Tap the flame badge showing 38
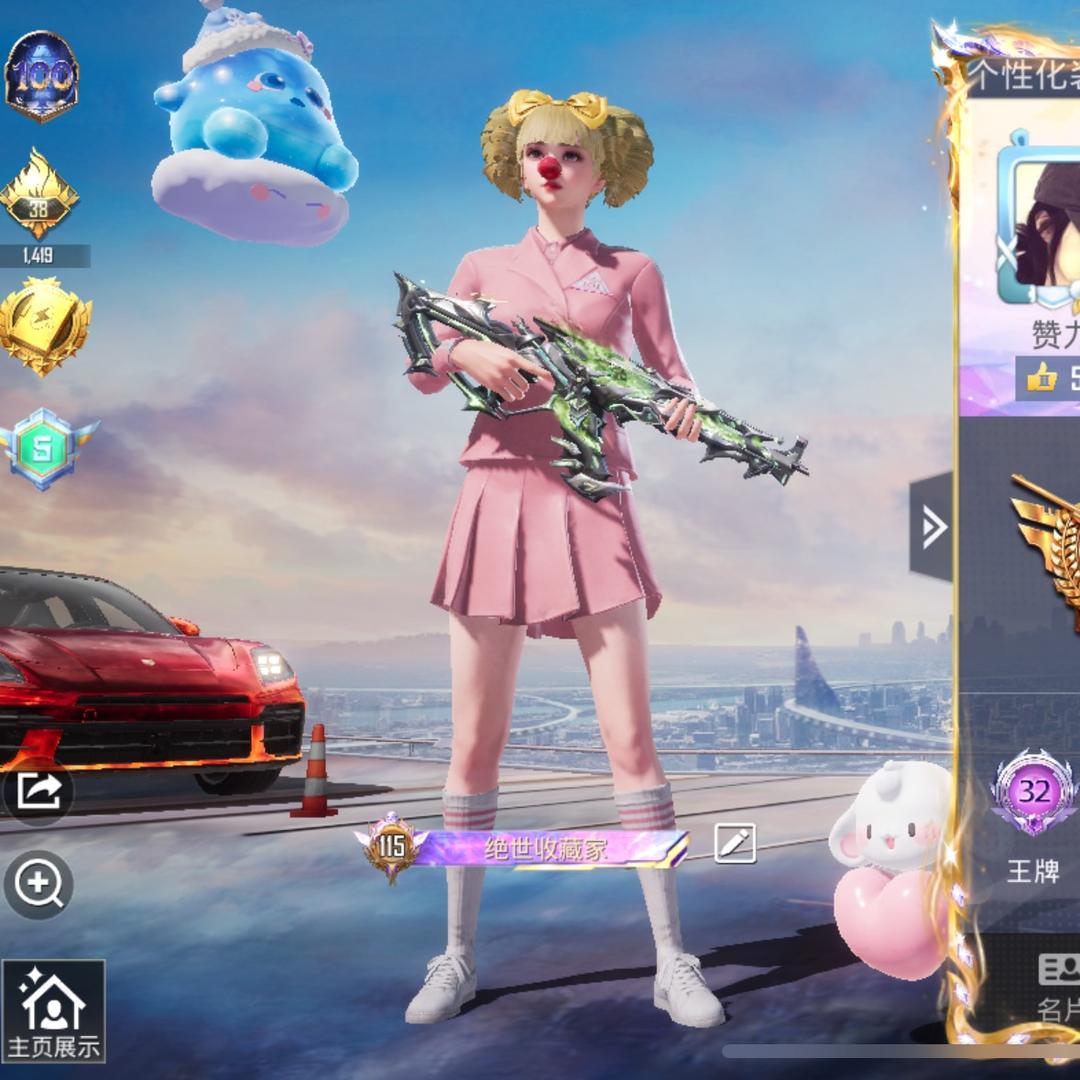This screenshot has width=1080, height=1080. (40, 193)
